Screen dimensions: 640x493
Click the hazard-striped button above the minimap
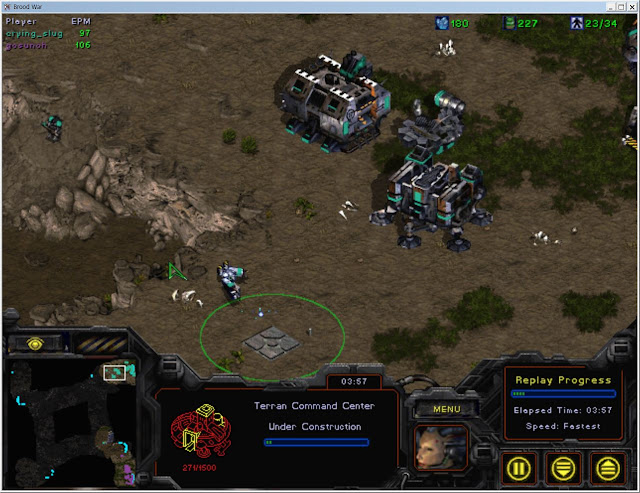tap(100, 344)
